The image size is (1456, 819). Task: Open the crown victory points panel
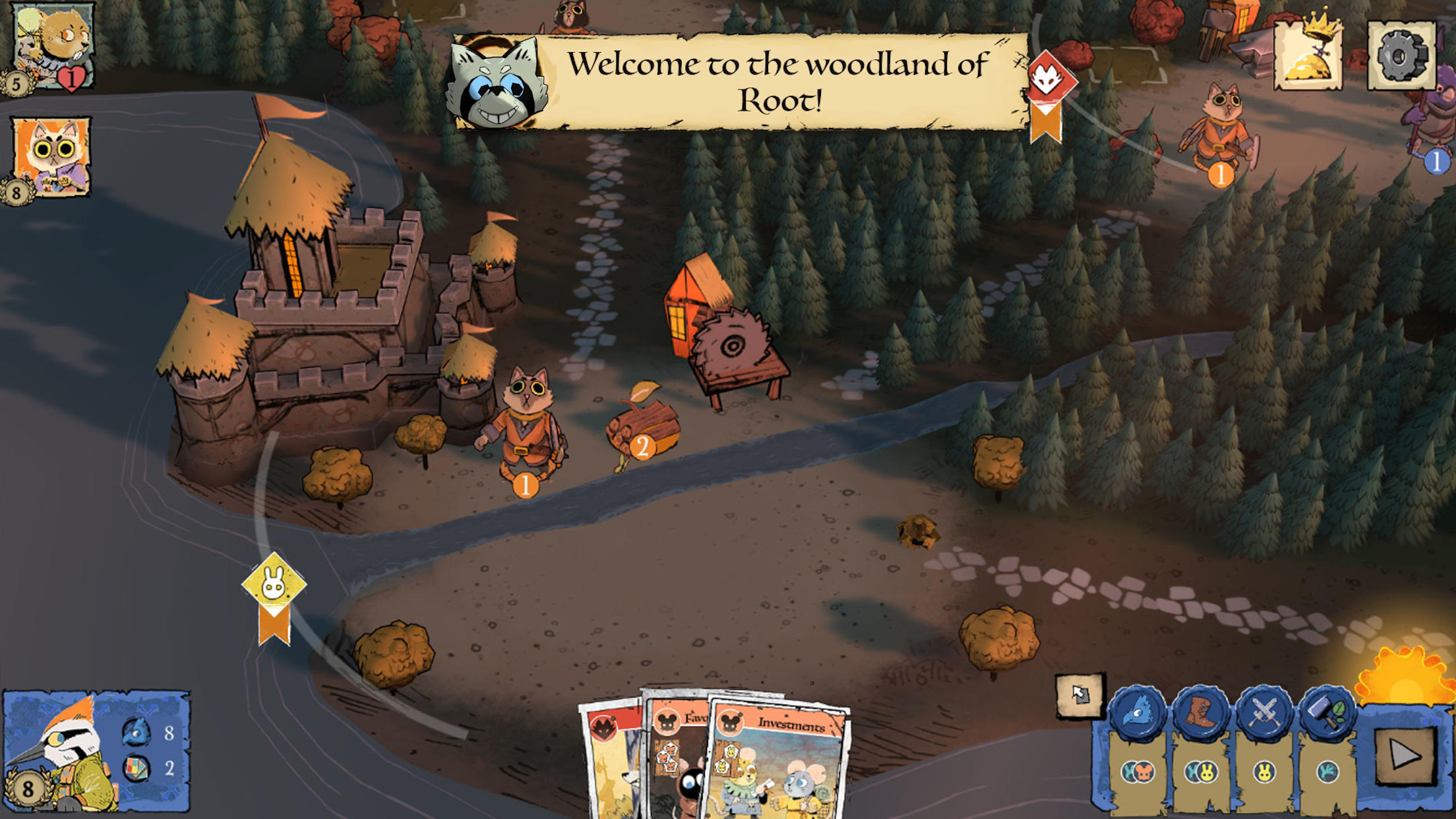tap(1308, 56)
